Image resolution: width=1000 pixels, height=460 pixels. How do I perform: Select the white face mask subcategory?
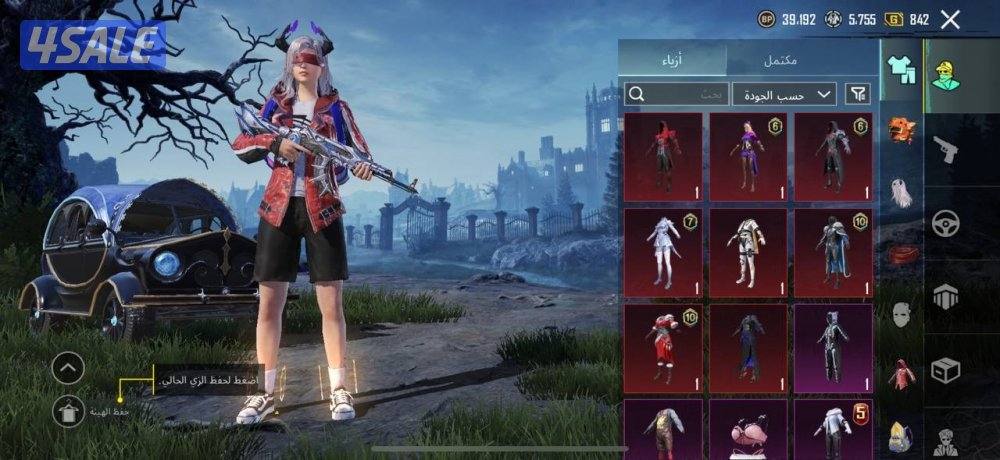tap(902, 316)
